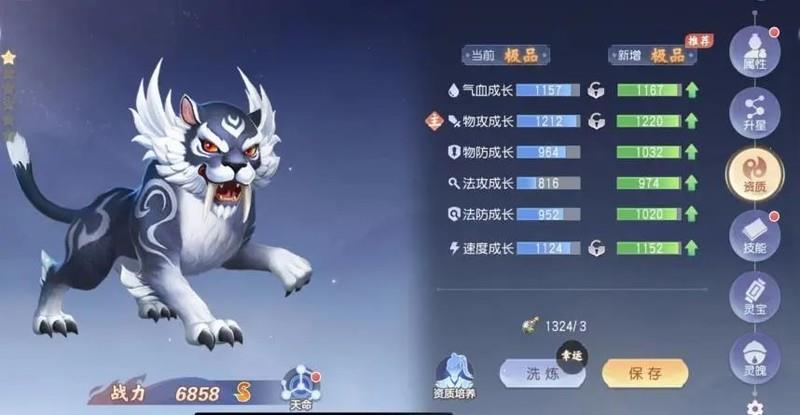The height and width of the screenshot is (415, 800).
Task: Open the 技能 skills tab
Action: click(754, 235)
